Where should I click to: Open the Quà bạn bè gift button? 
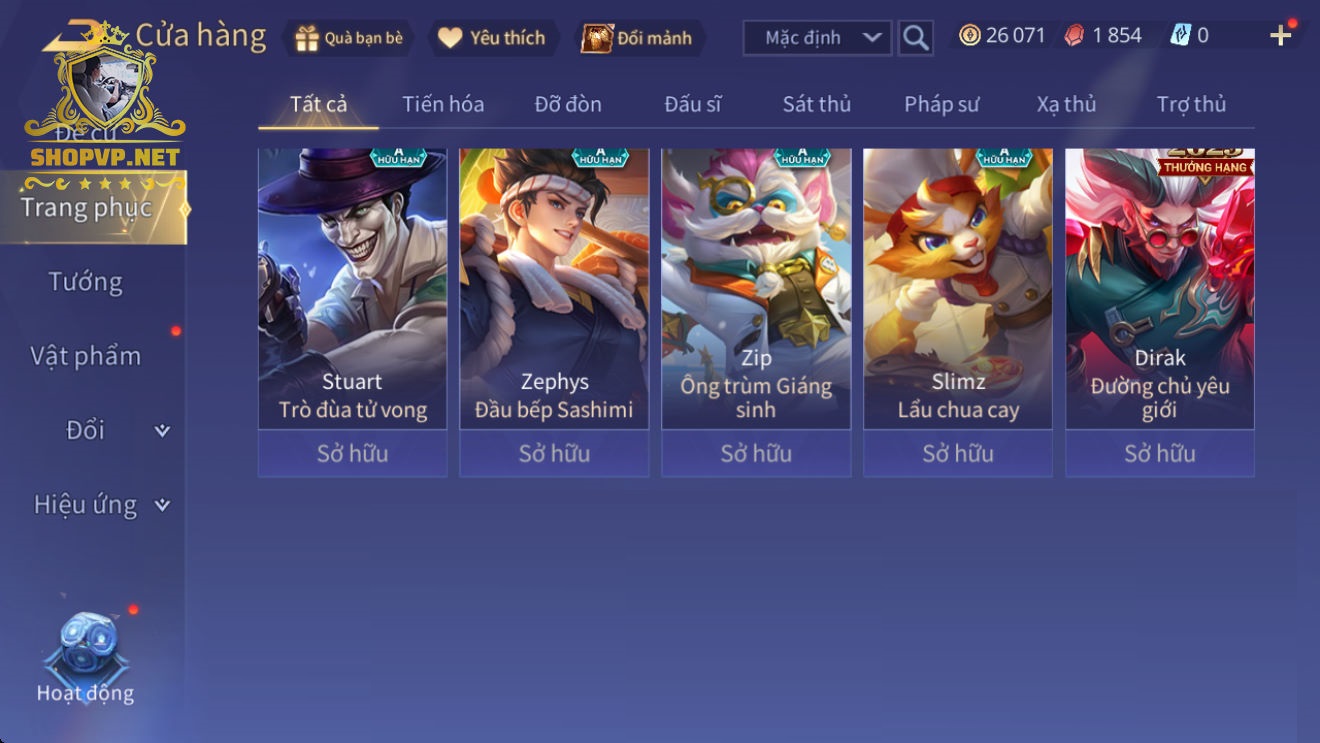(348, 38)
